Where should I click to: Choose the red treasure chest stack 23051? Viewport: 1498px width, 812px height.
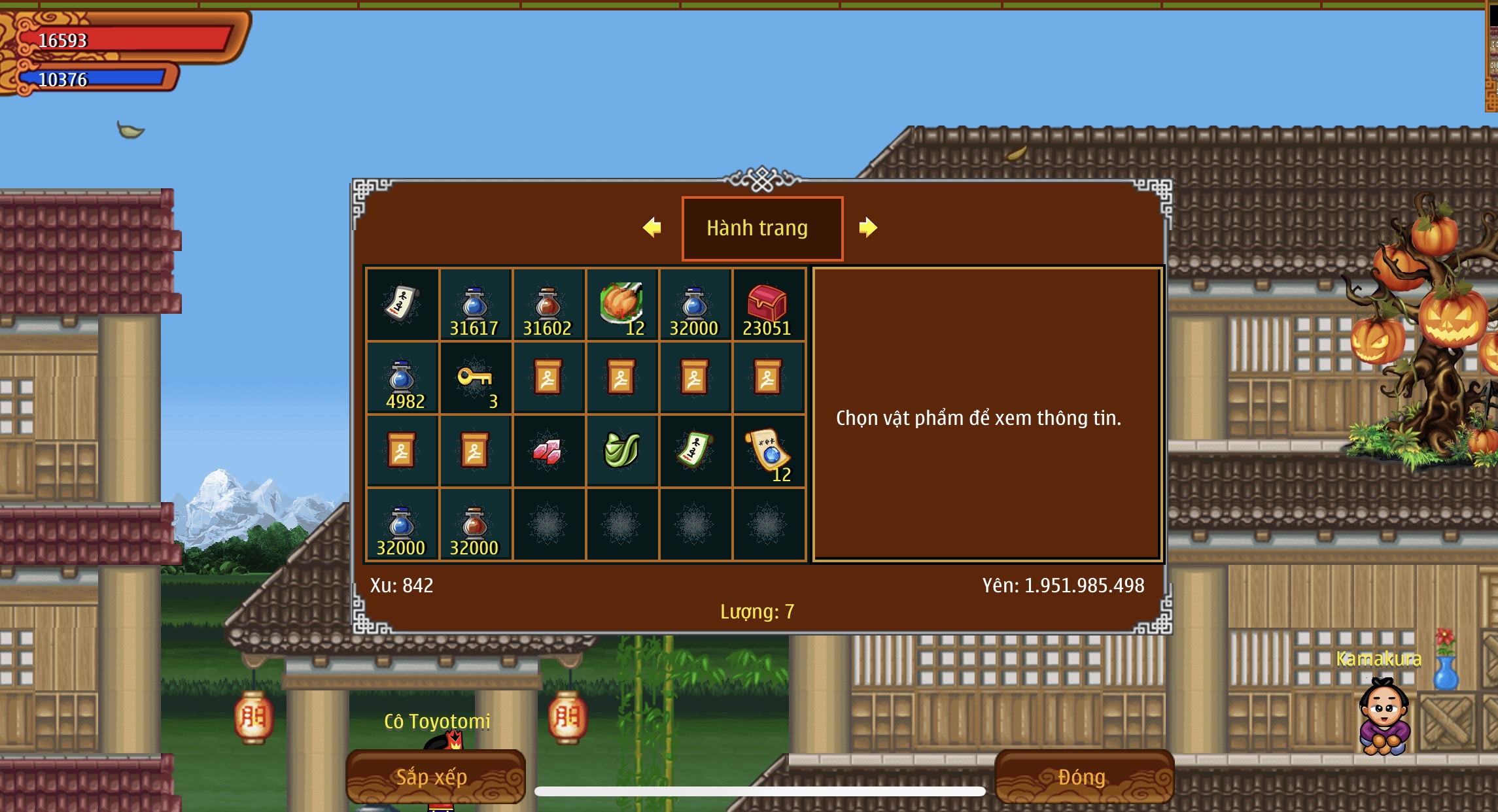coord(768,305)
